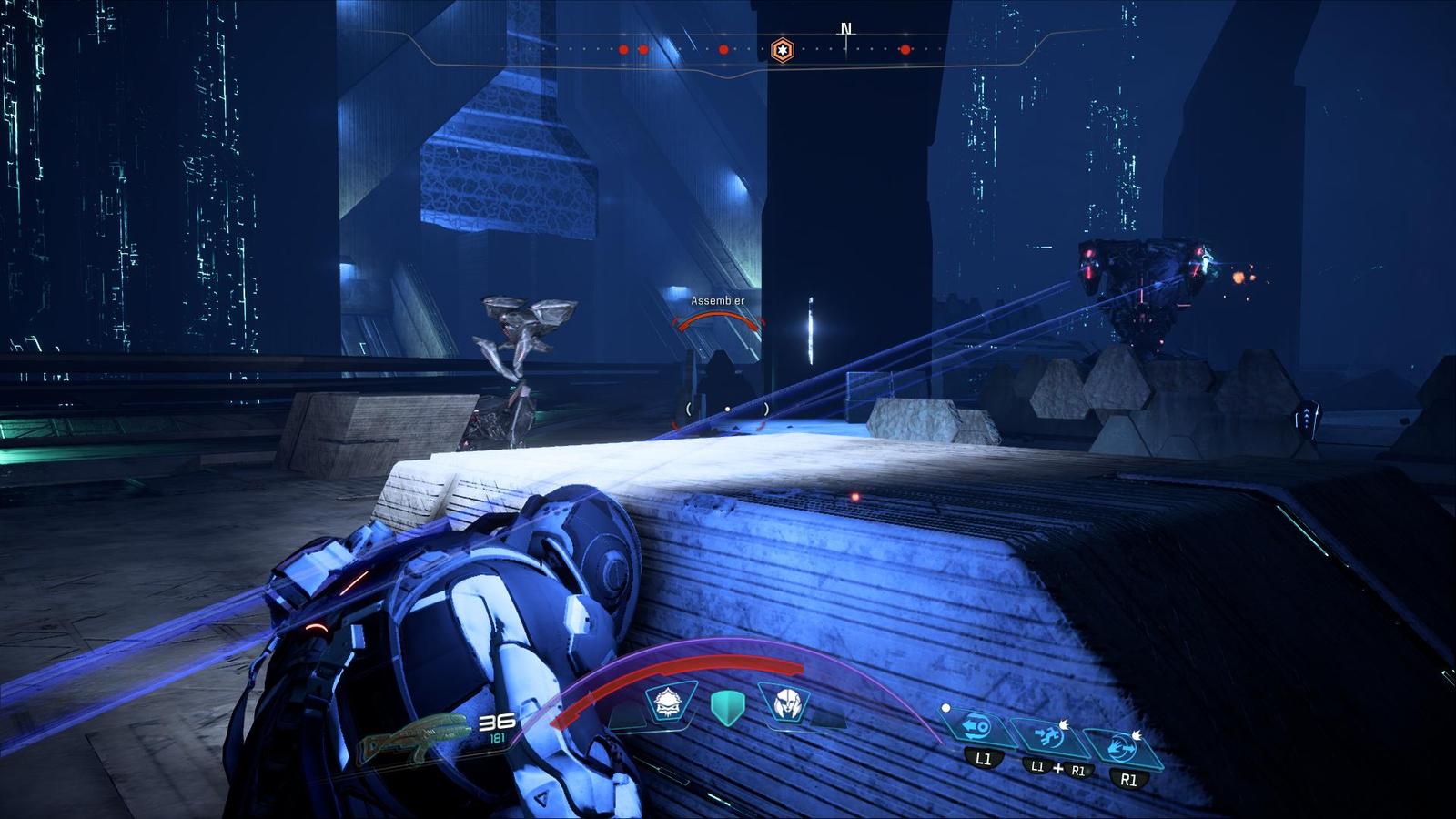Click the teal shield status icon
The height and width of the screenshot is (819, 1456).
pos(726,707)
